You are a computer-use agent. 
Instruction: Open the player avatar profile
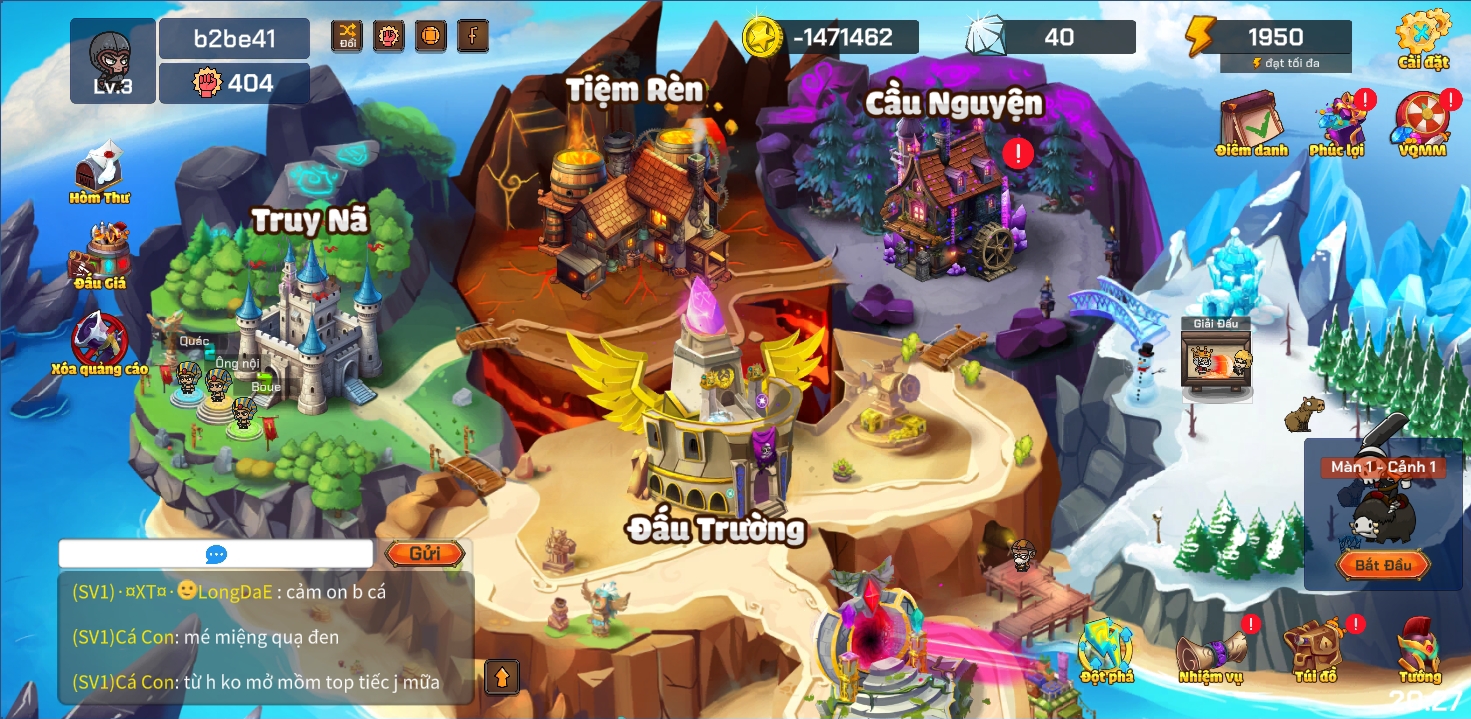tap(113, 60)
